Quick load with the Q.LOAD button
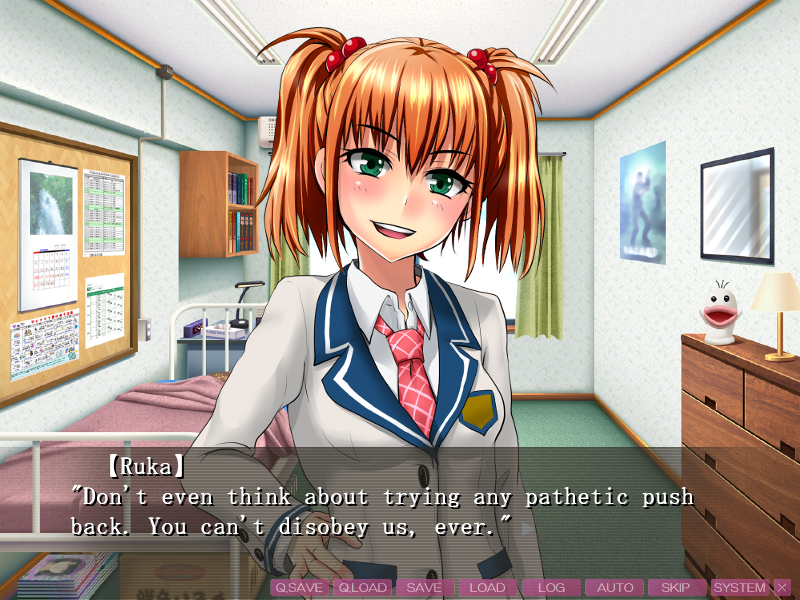The width and height of the screenshot is (800, 600). point(362,588)
